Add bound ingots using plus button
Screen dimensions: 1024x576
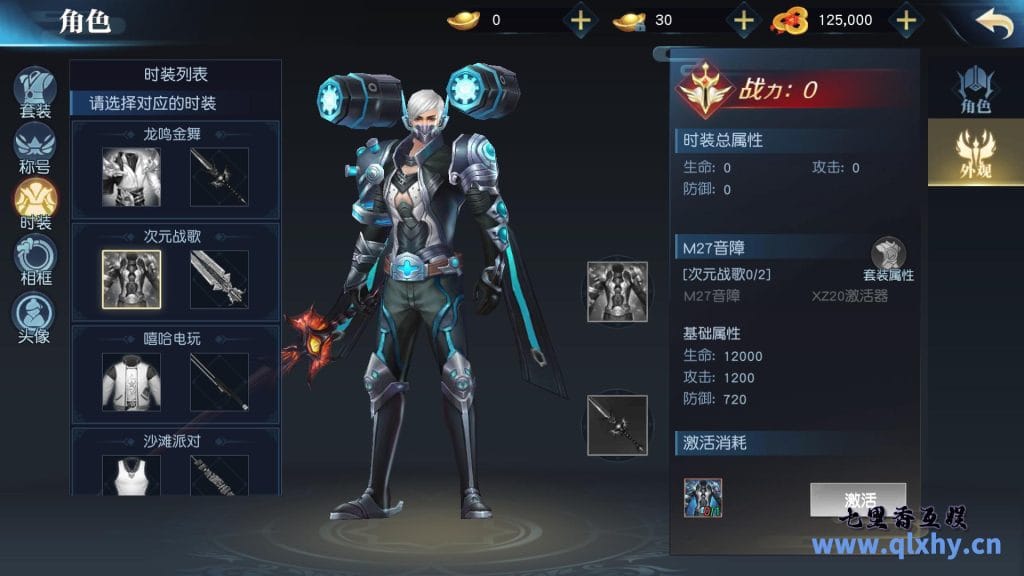click(x=743, y=19)
